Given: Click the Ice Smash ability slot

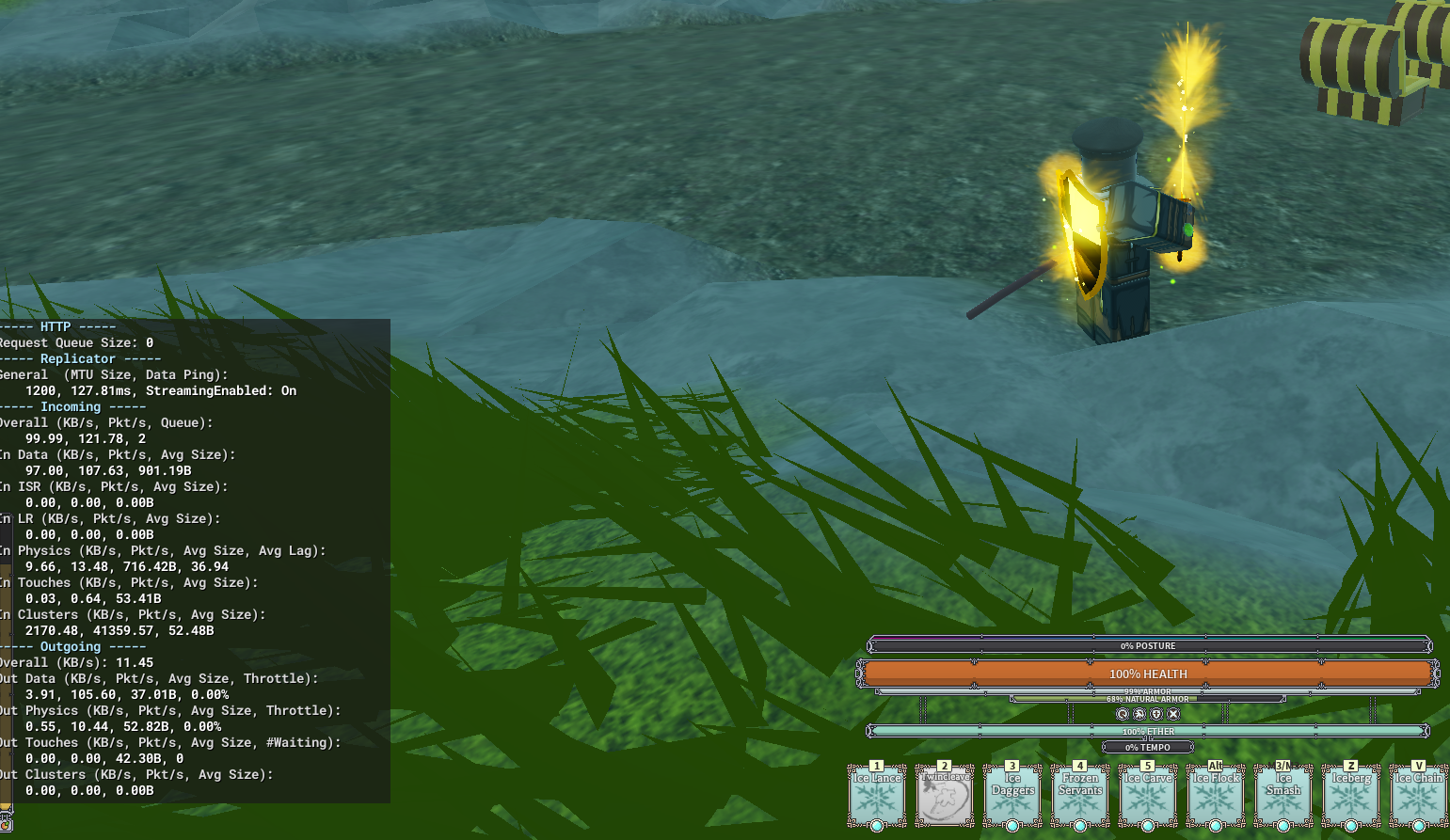Looking at the screenshot, I should [1283, 797].
